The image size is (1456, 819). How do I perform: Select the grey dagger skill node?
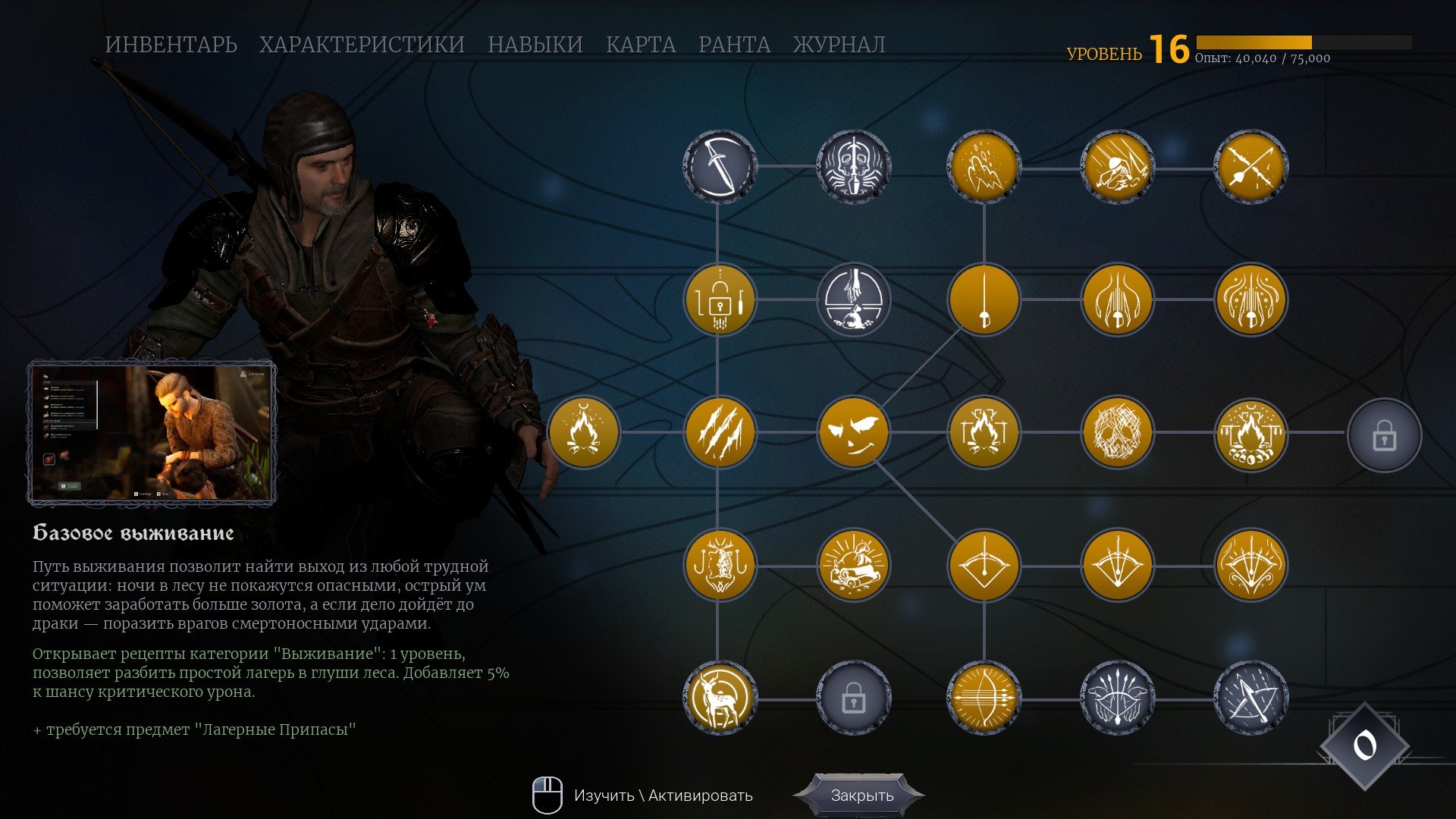pyautogui.click(x=719, y=166)
